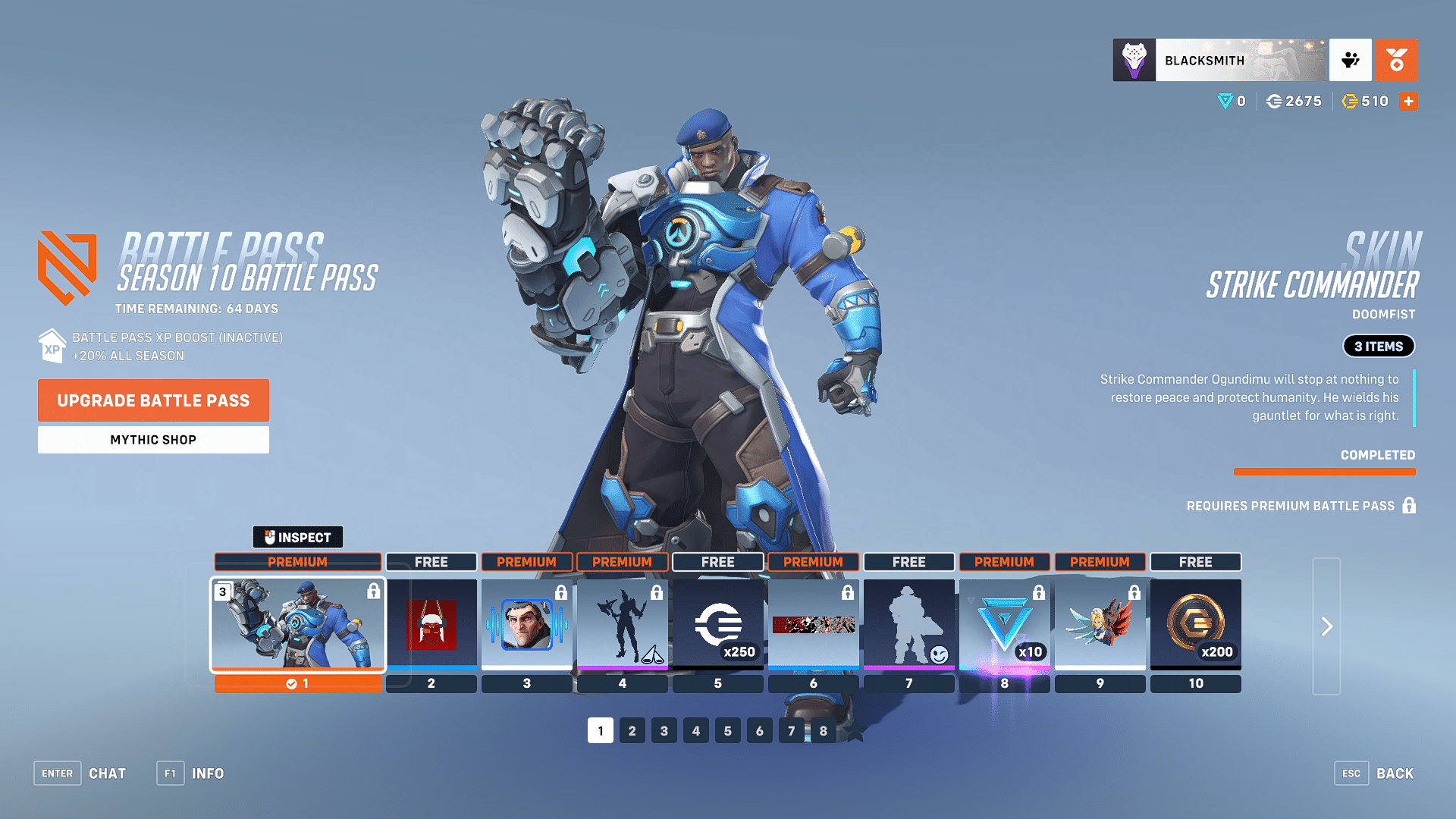Image resolution: width=1456 pixels, height=819 pixels.
Task: Open the Mythic Shop
Action: pyautogui.click(x=152, y=439)
